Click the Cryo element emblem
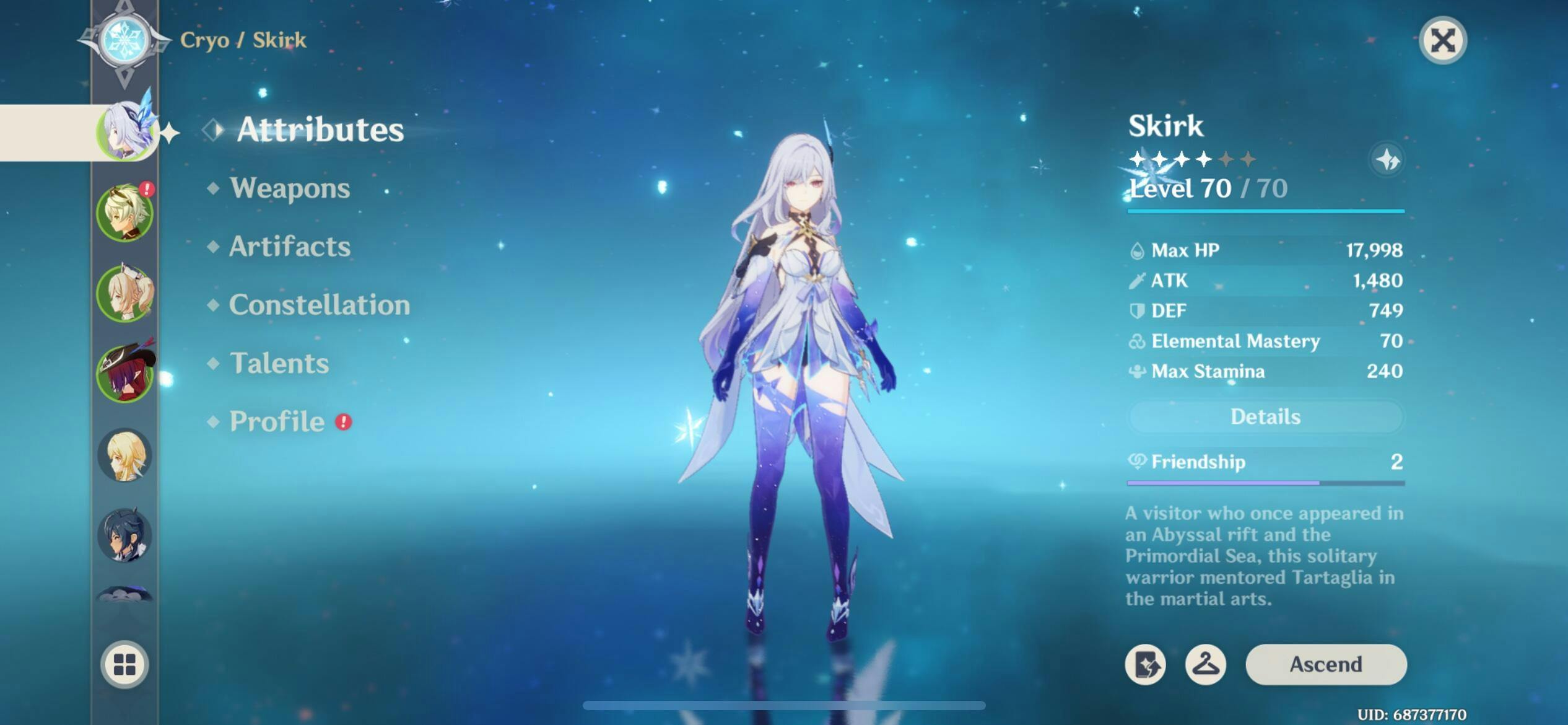1568x725 pixels. pos(125,40)
